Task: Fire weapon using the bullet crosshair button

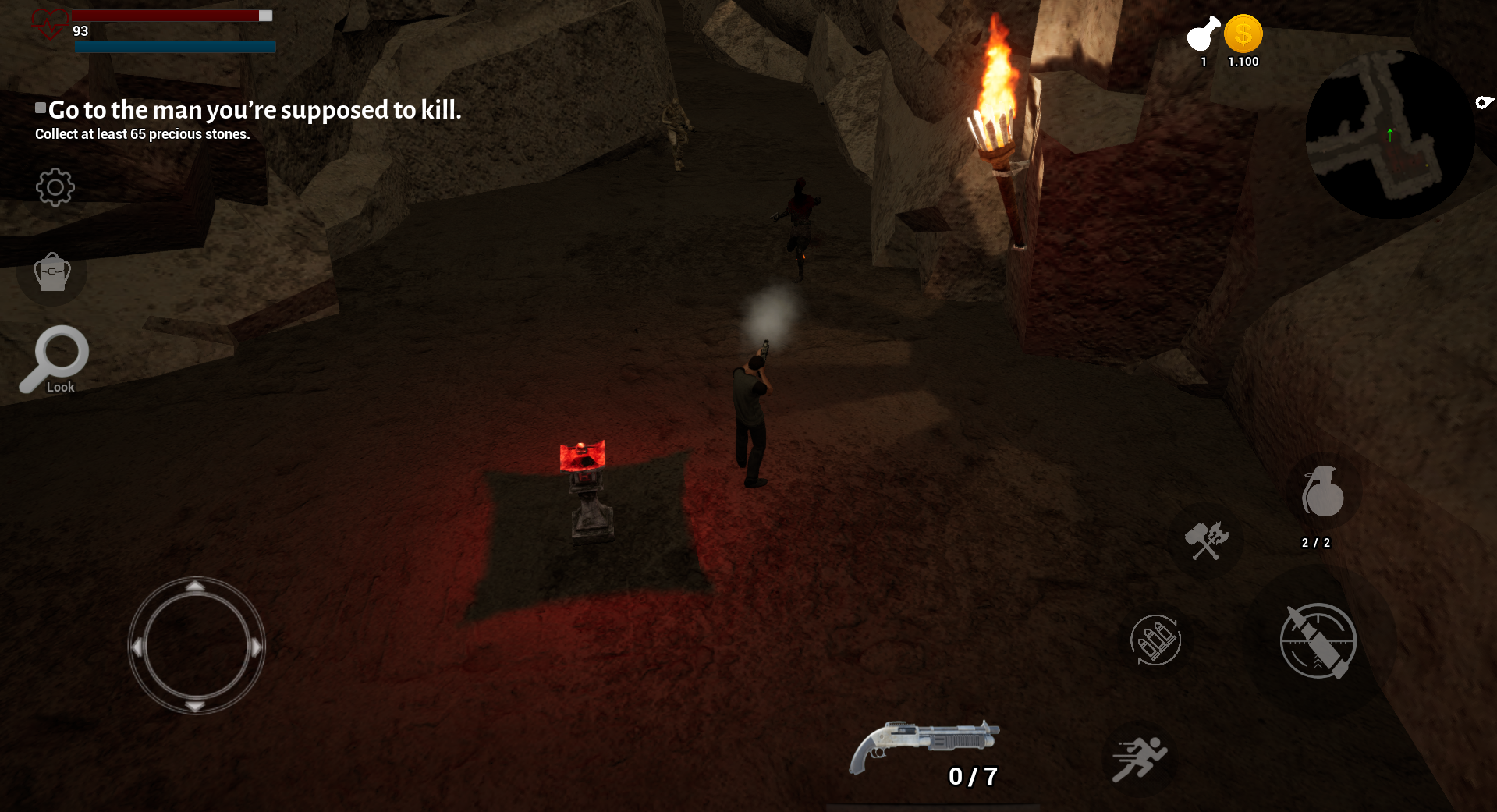Action: pyautogui.click(x=1318, y=641)
